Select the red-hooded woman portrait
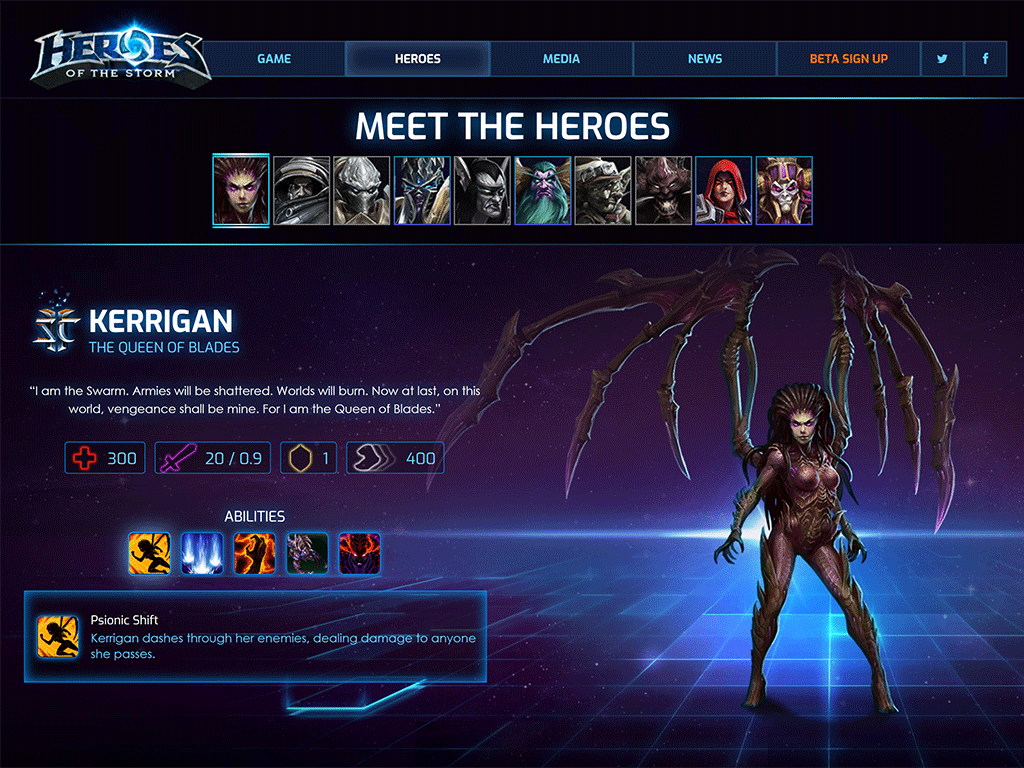Image resolution: width=1024 pixels, height=768 pixels. point(724,190)
